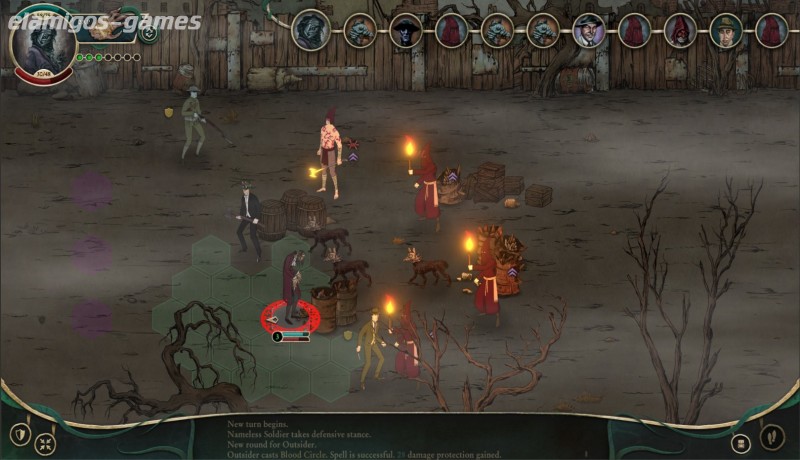Click the combat log text panel
Screen dimensions: 800x460
click(400, 440)
